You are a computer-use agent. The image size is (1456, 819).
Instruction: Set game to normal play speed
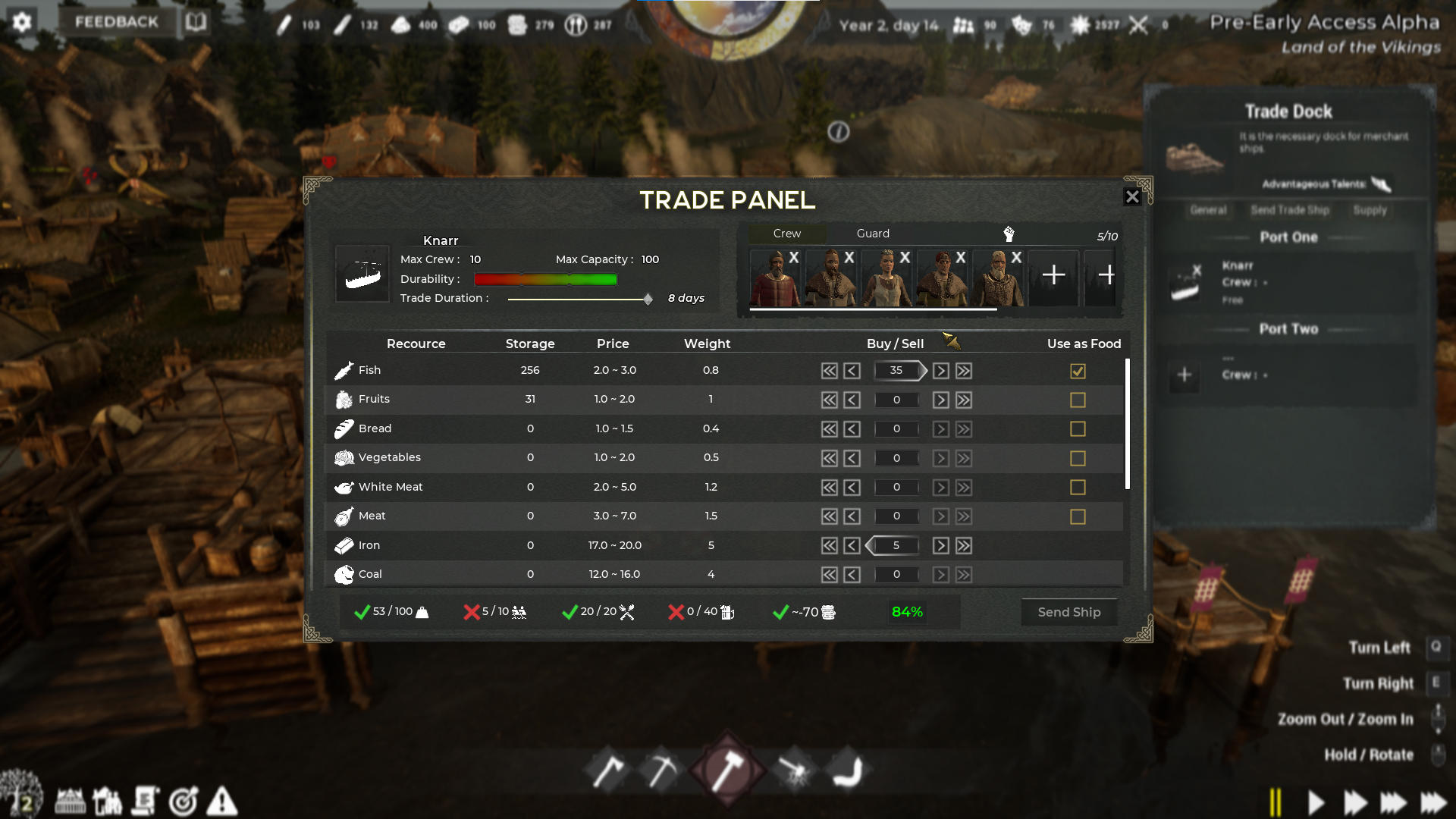(1316, 802)
